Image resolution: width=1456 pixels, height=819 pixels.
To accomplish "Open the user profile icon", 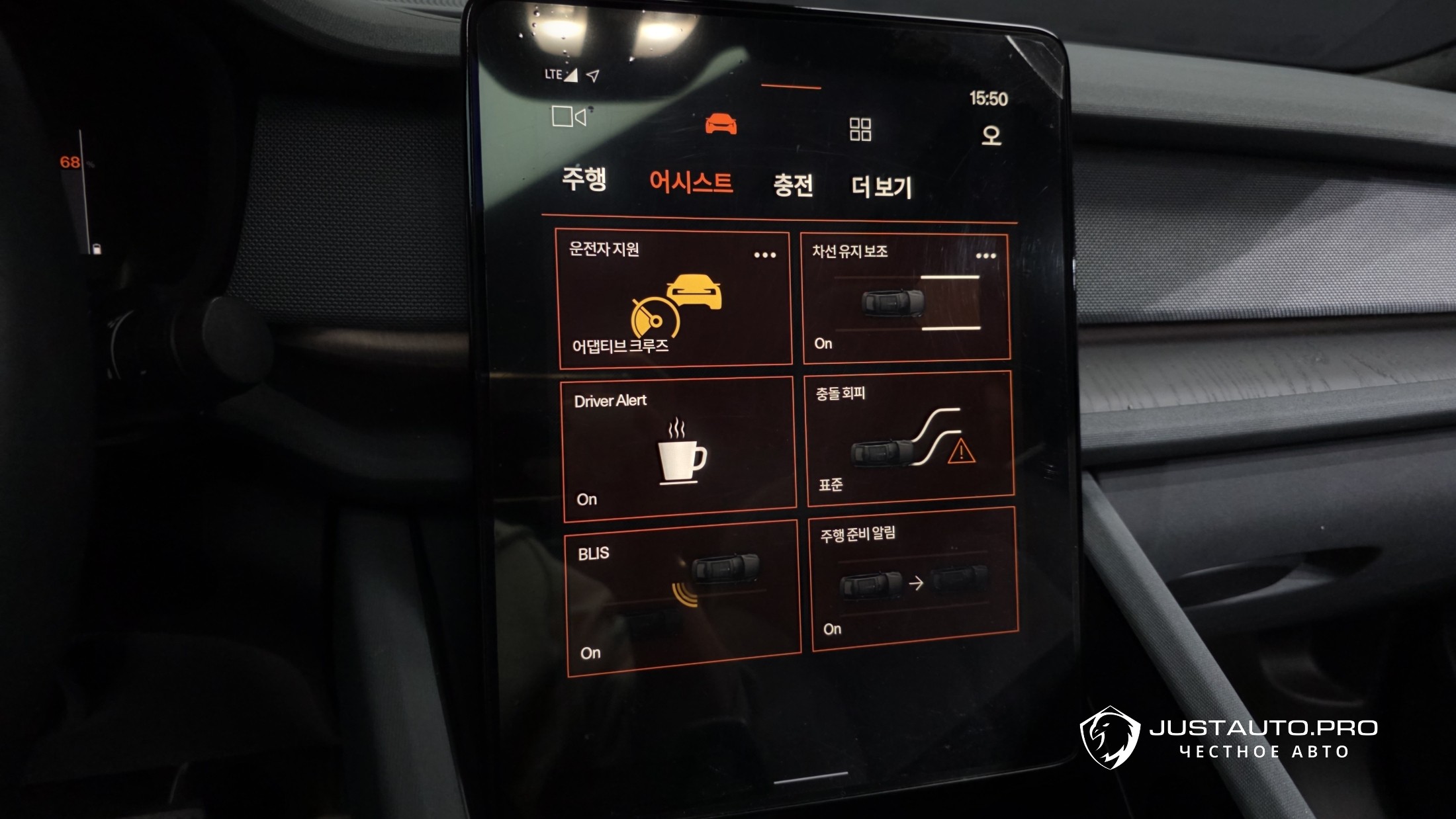I will (991, 136).
